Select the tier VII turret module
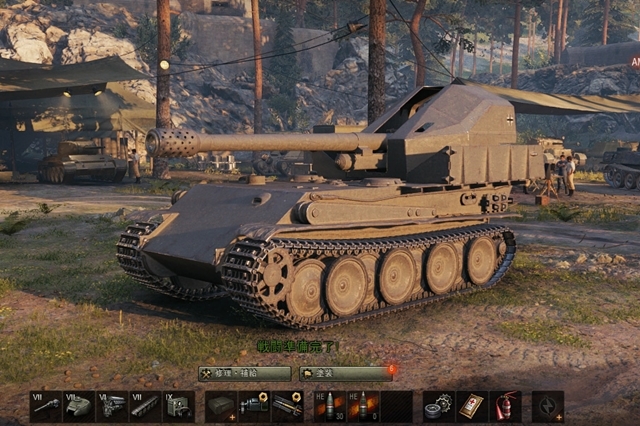The height and width of the screenshot is (426, 640). pos(79,406)
